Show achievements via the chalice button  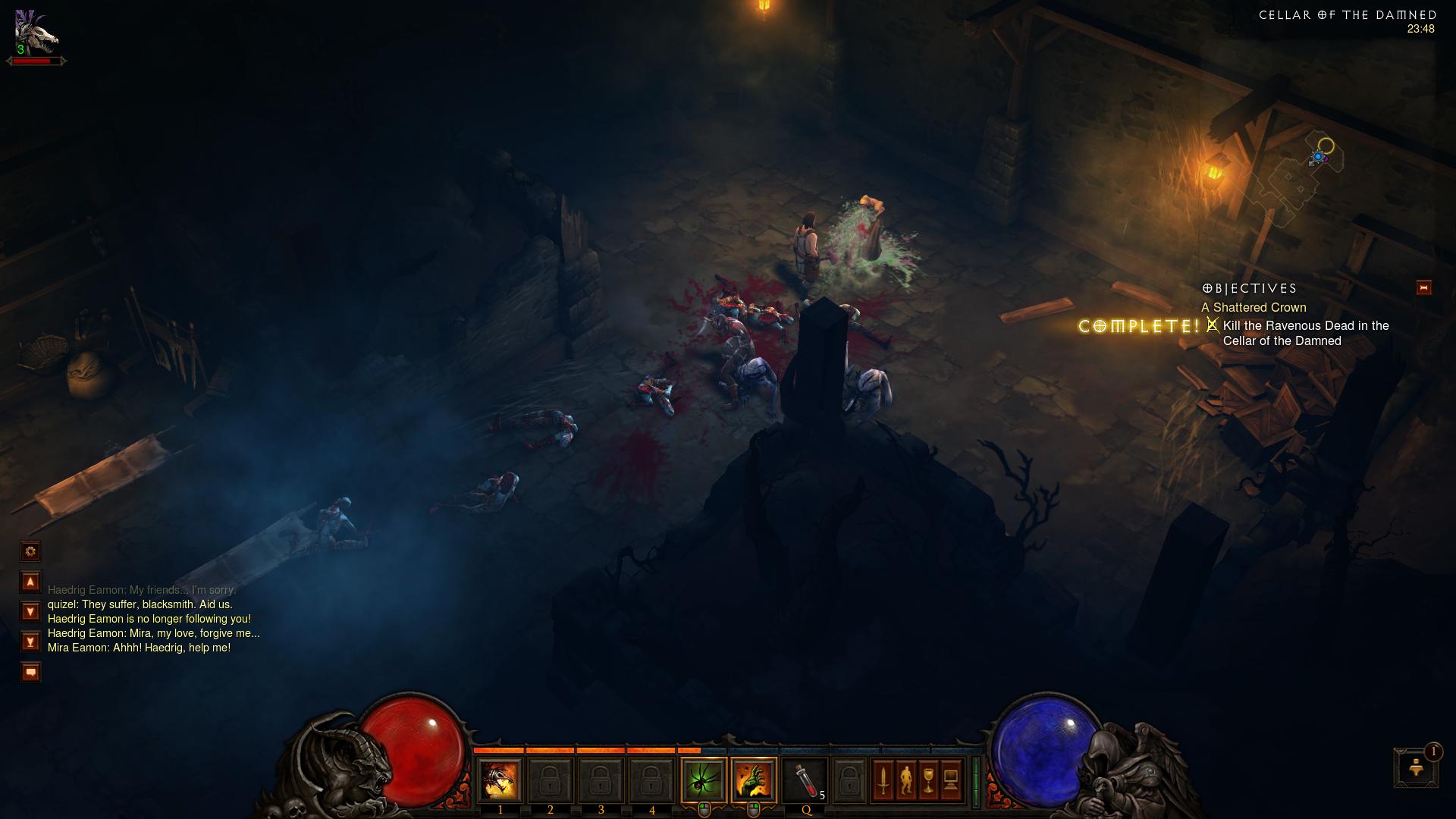click(928, 780)
